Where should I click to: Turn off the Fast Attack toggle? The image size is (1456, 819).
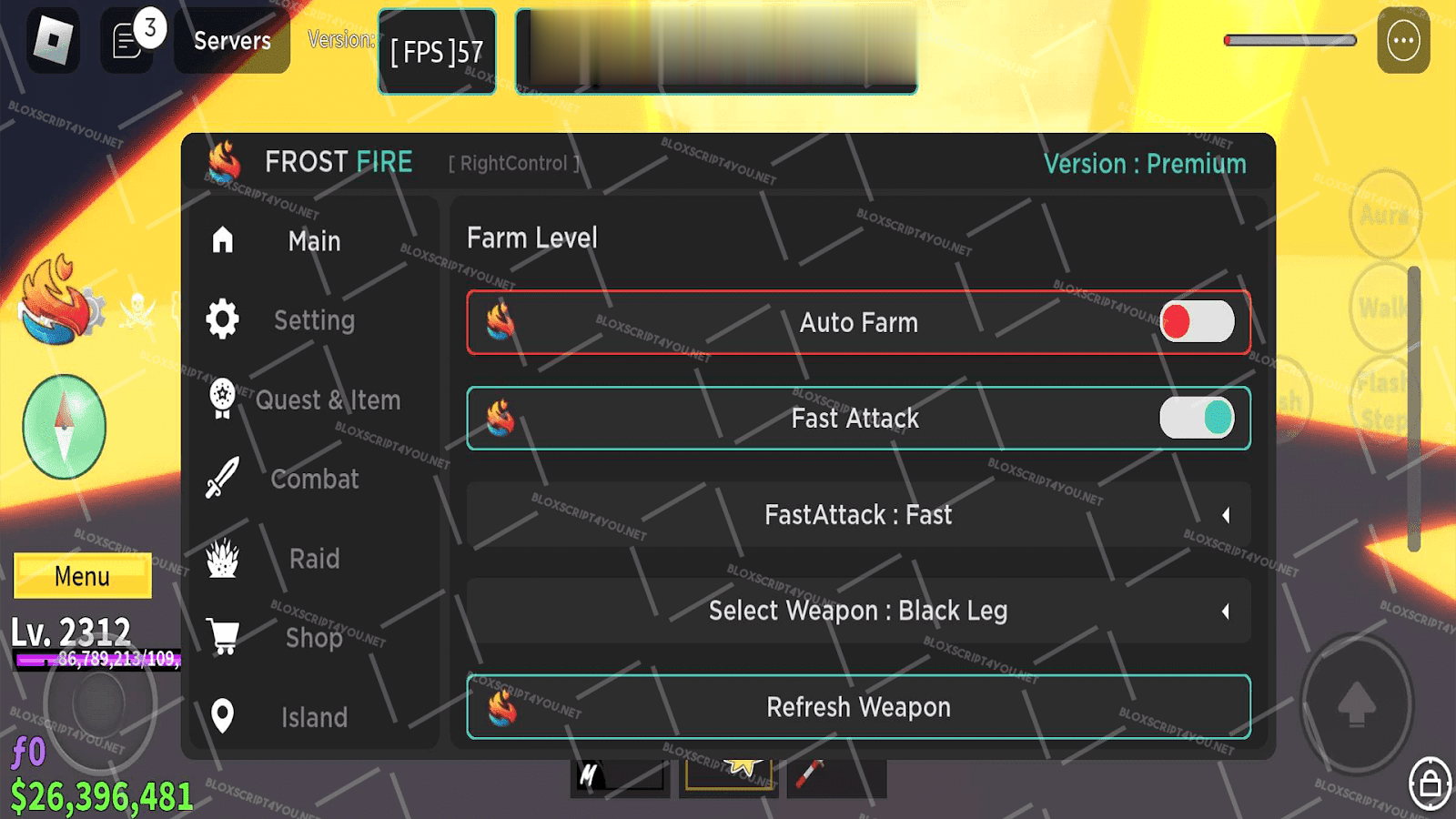[1196, 419]
